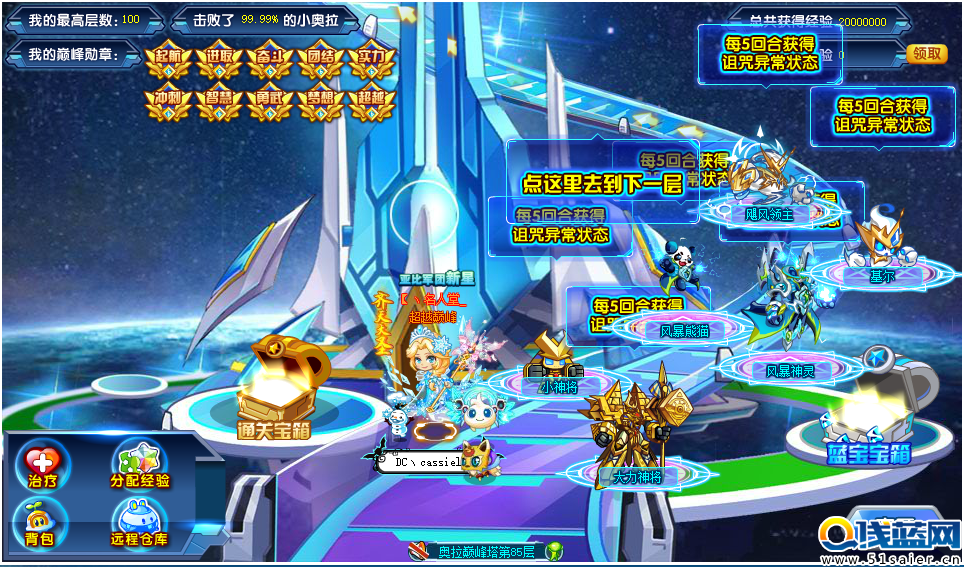Select the 冲刺 peak medal

pyautogui.click(x=168, y=103)
